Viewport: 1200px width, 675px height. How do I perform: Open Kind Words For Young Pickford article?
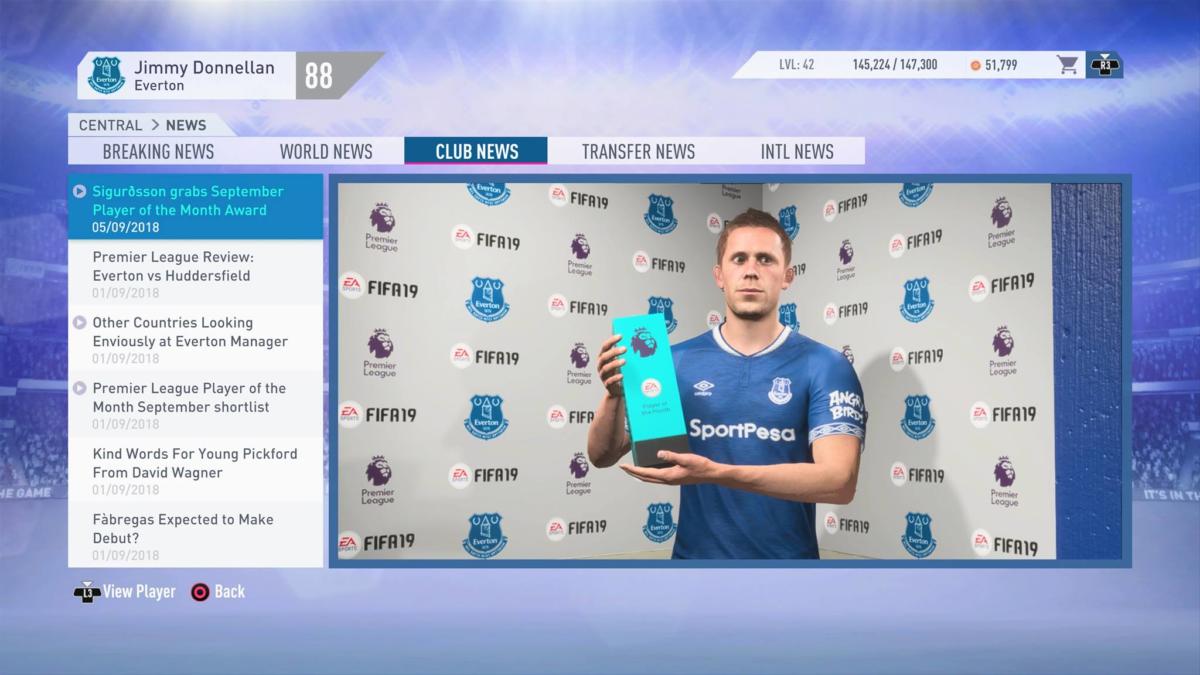pos(196,470)
